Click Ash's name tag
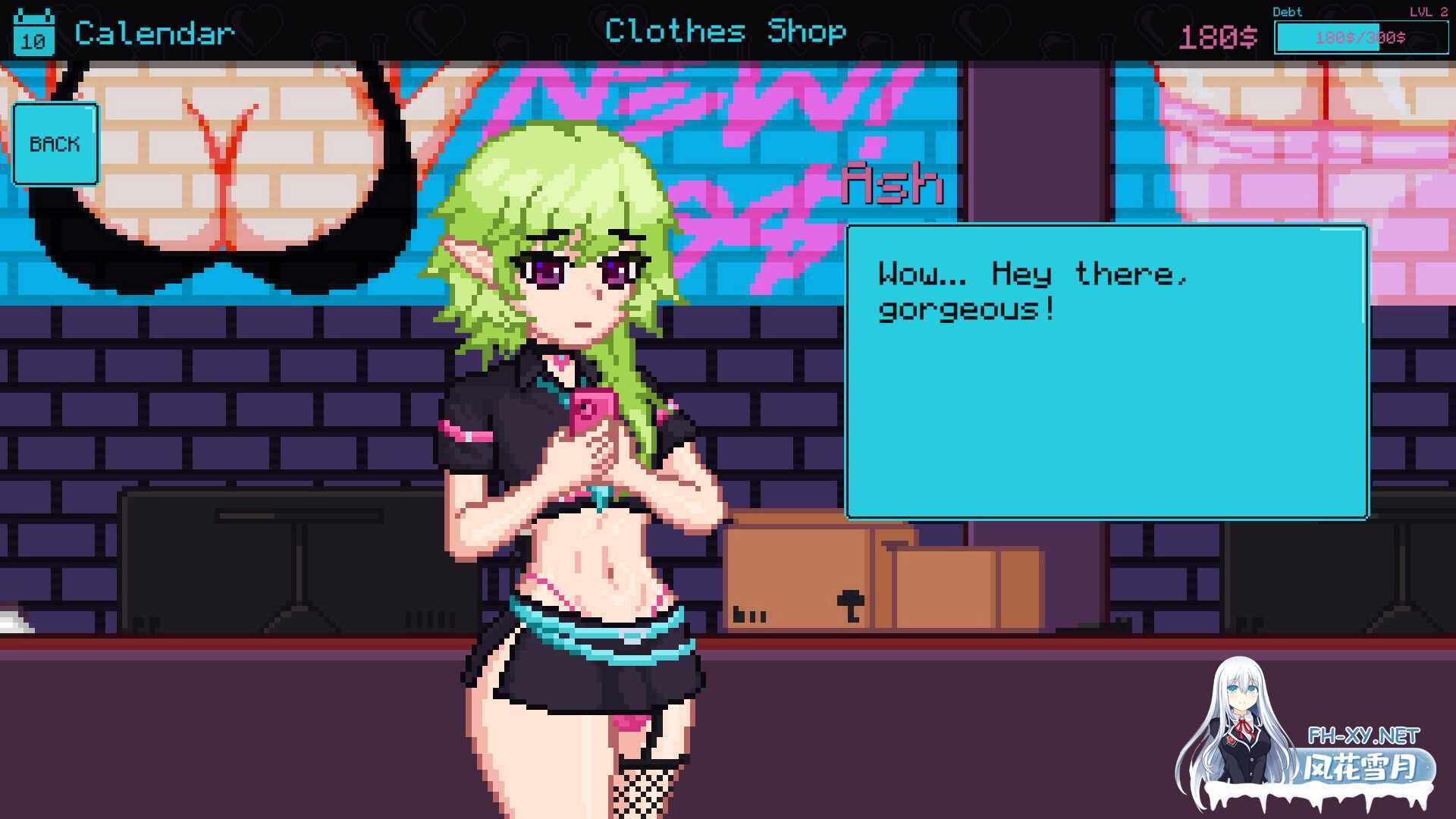 893,182
